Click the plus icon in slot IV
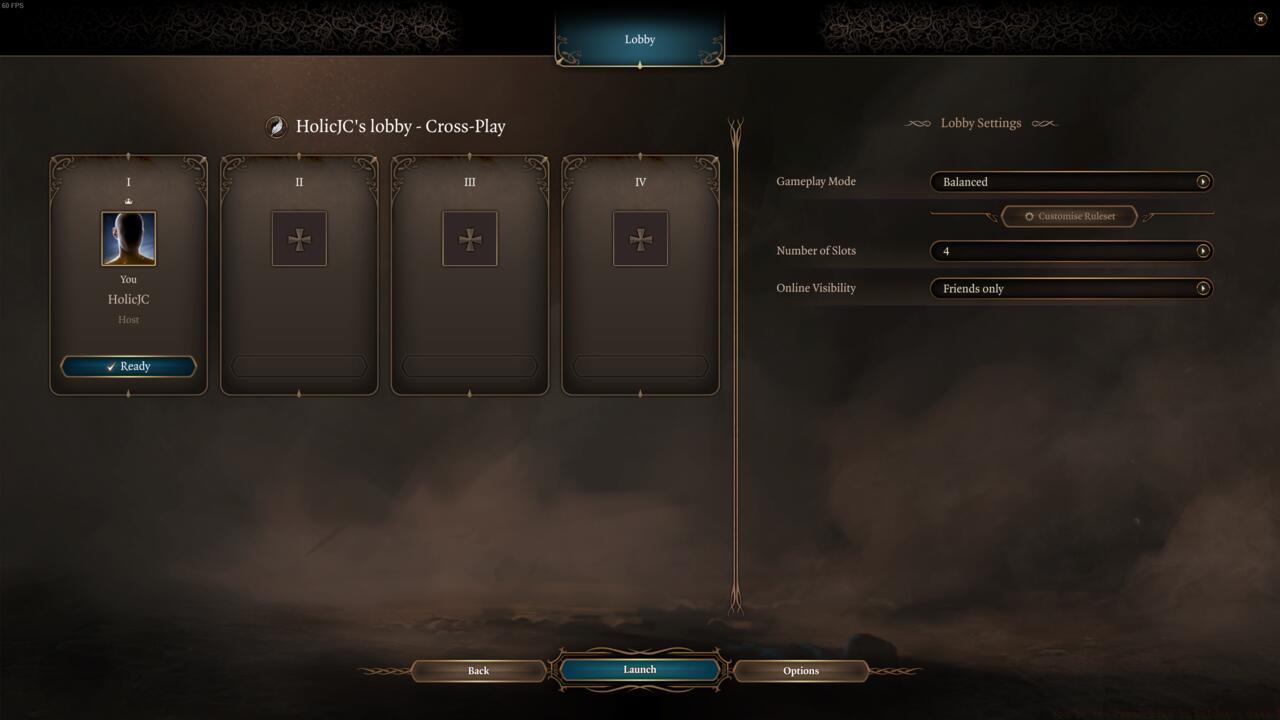This screenshot has height=720, width=1280. (639, 238)
